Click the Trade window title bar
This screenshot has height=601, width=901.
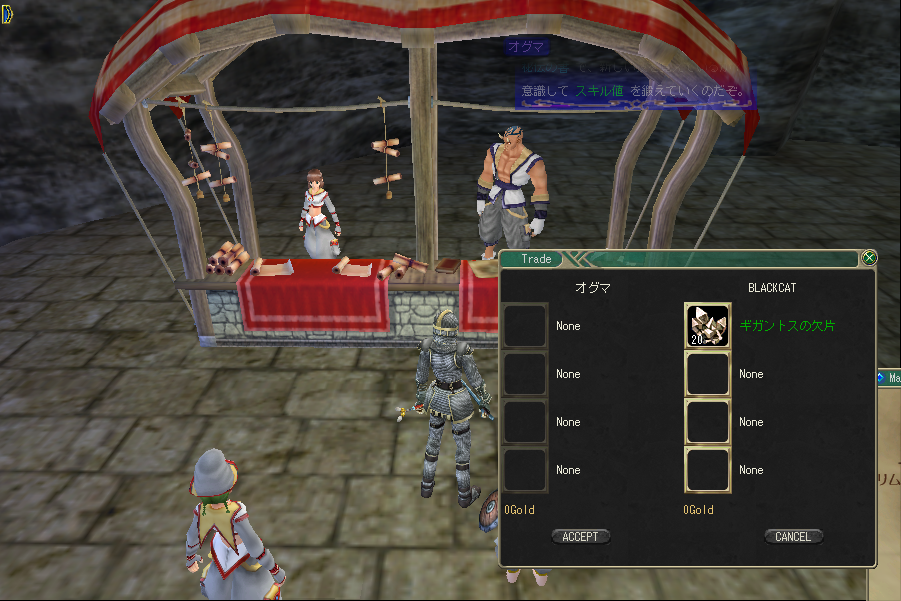680,259
